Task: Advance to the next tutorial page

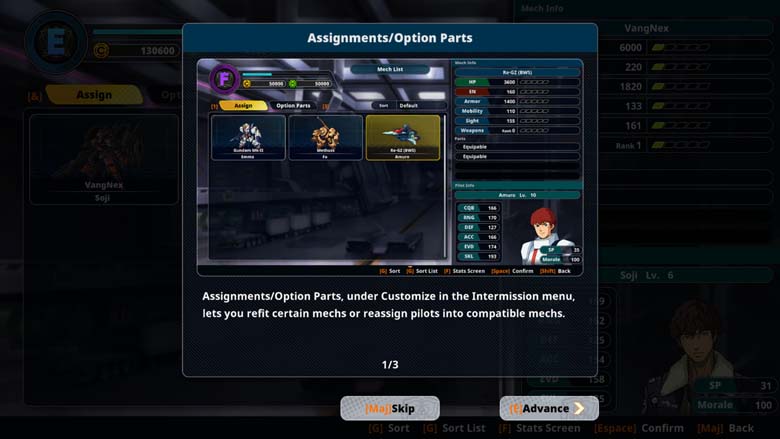Action: [548, 408]
